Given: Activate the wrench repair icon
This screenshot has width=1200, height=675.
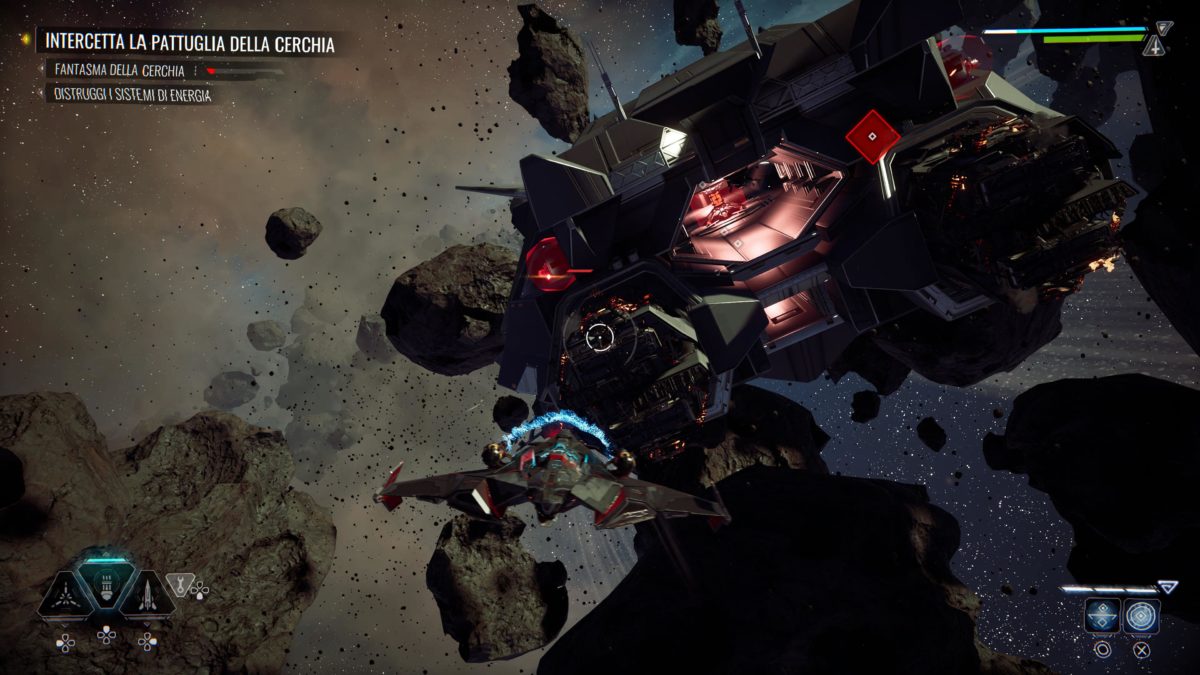Looking at the screenshot, I should click(181, 582).
